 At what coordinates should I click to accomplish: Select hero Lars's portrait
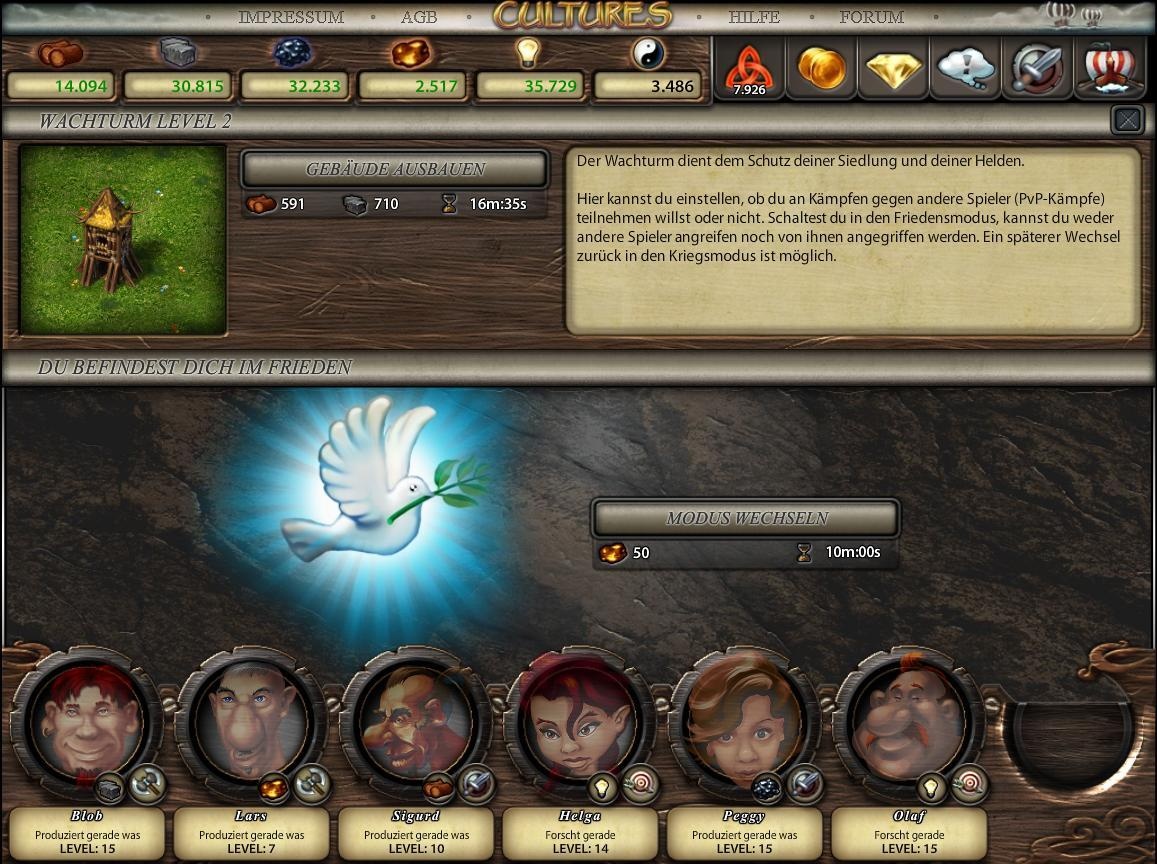251,720
